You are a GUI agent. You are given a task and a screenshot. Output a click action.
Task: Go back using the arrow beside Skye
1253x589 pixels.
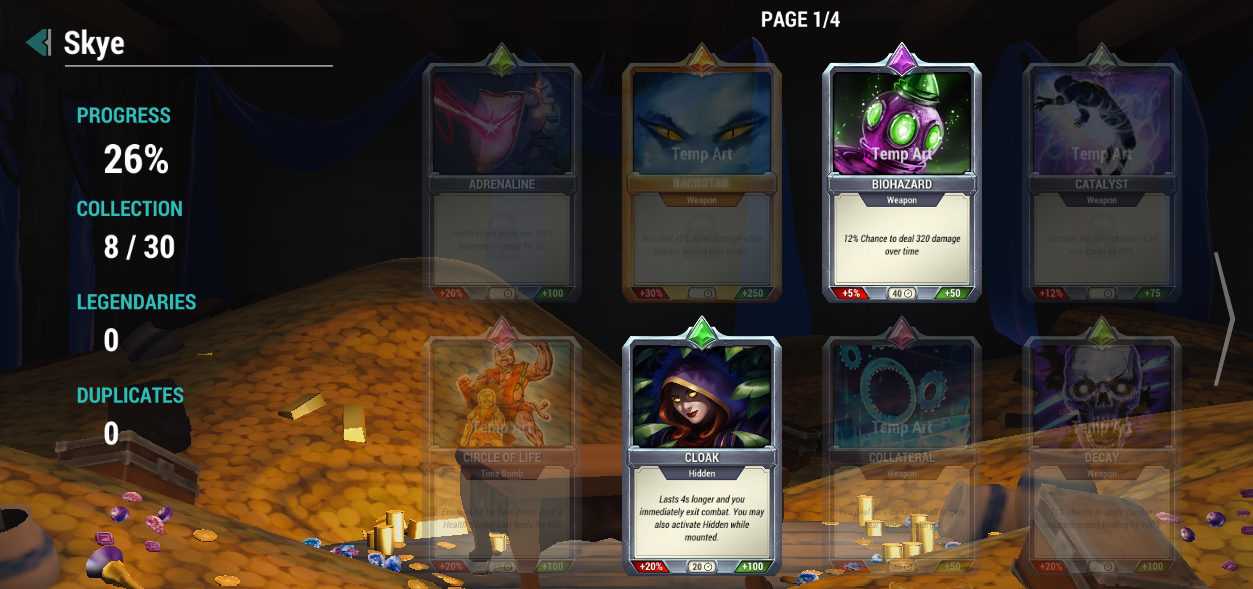38,42
